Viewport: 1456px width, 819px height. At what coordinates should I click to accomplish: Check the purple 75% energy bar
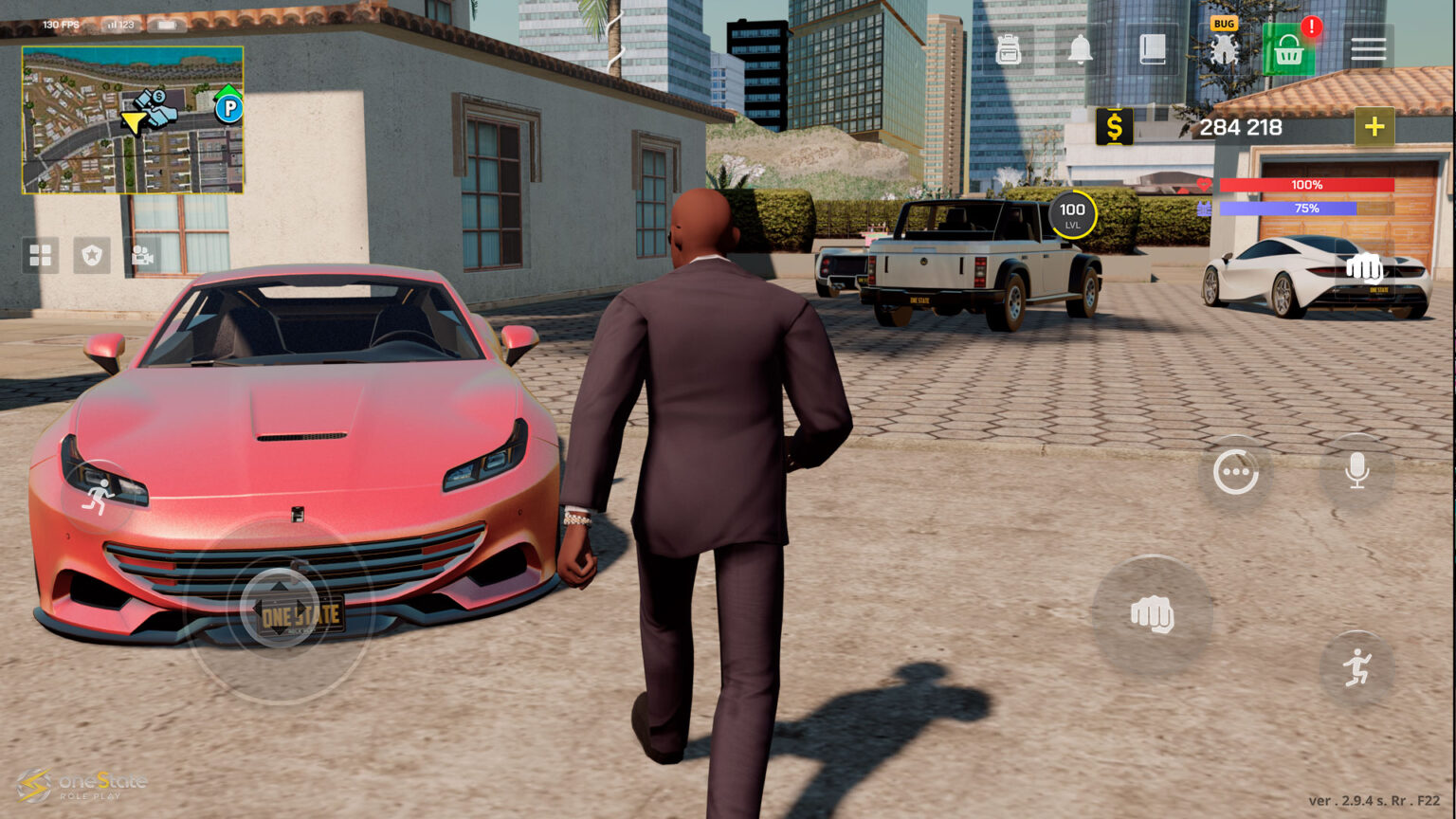click(x=1308, y=208)
